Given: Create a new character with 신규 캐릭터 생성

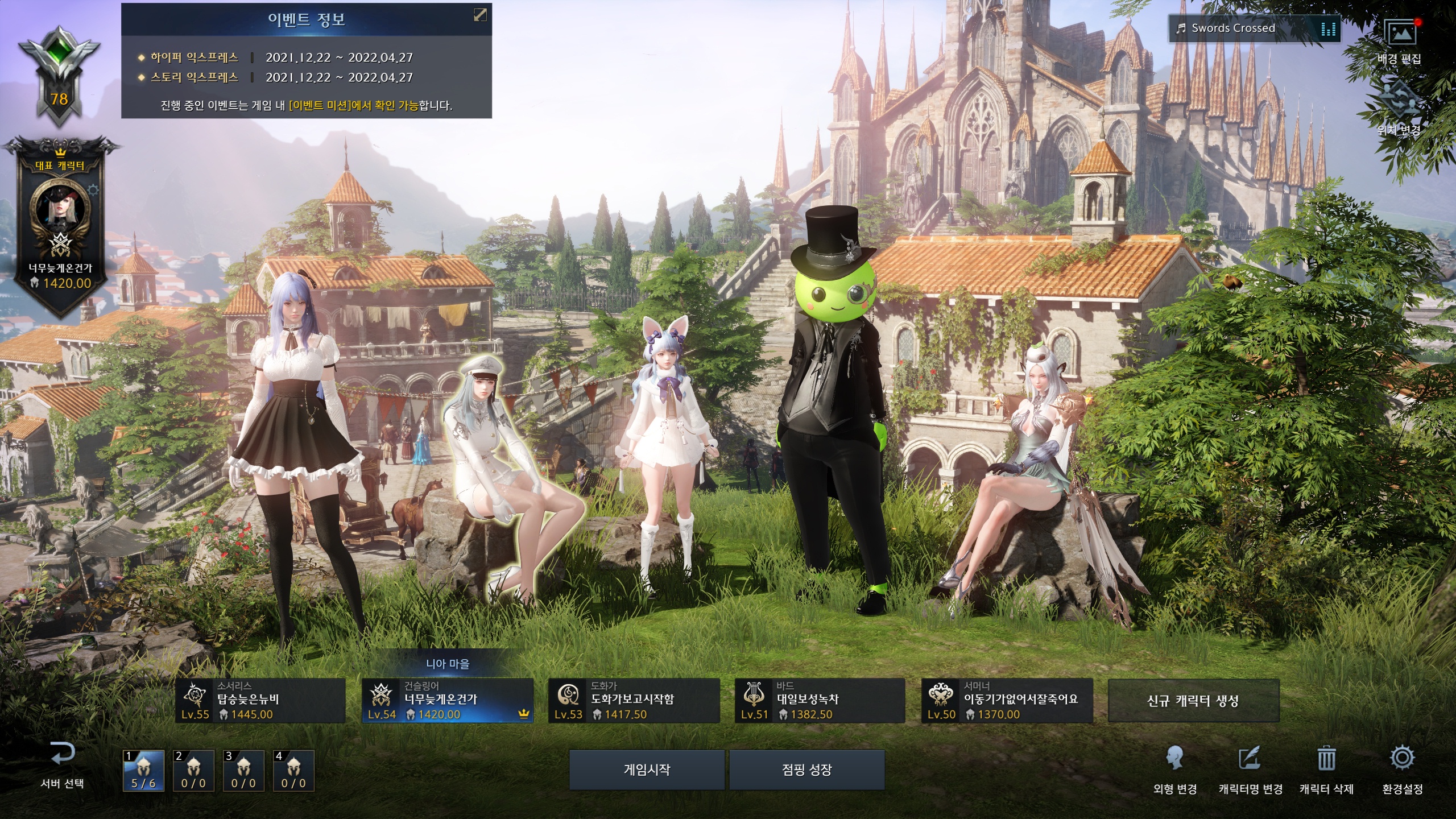Looking at the screenshot, I should point(1193,701).
